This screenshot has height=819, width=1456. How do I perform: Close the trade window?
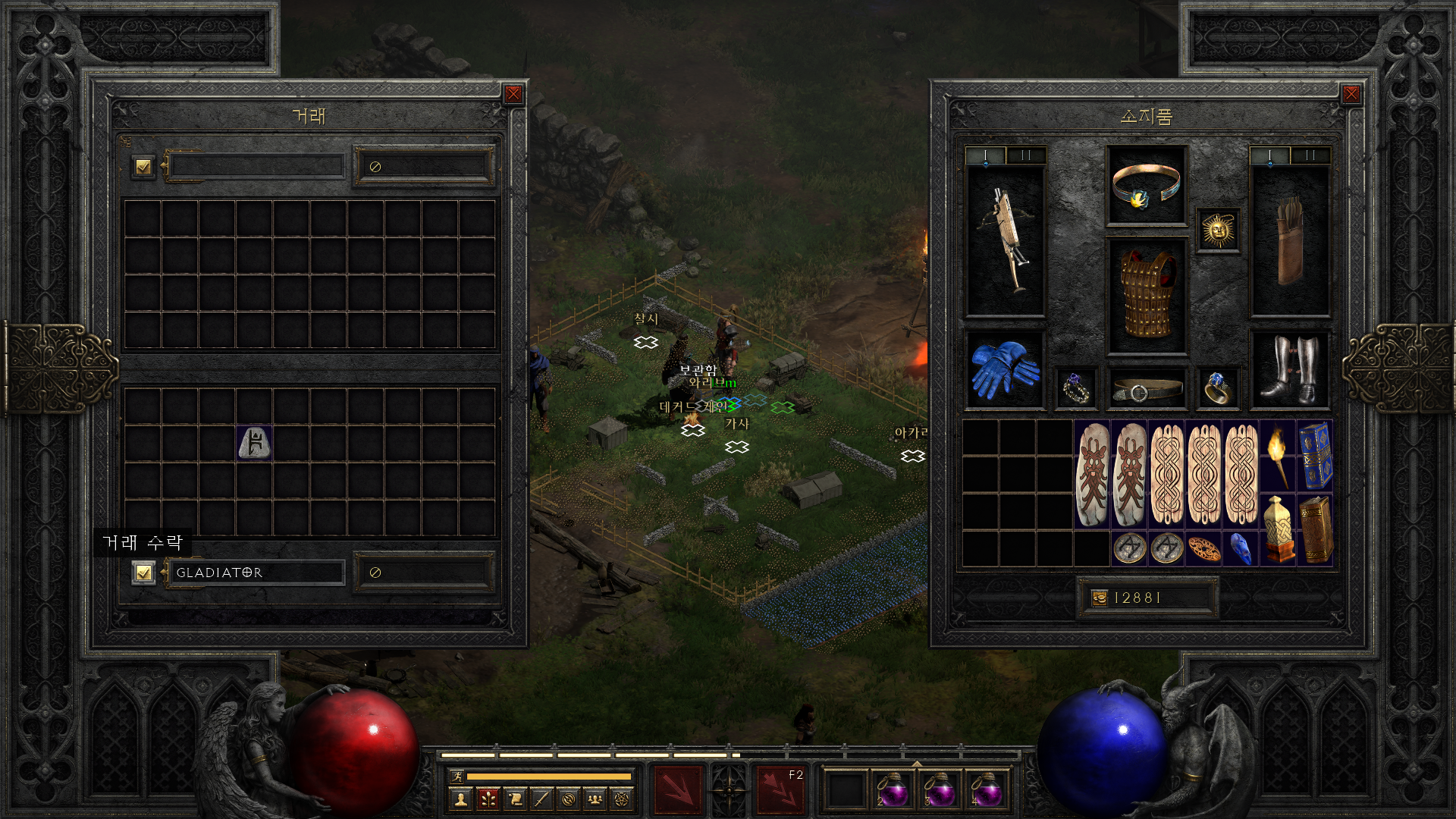(x=513, y=94)
